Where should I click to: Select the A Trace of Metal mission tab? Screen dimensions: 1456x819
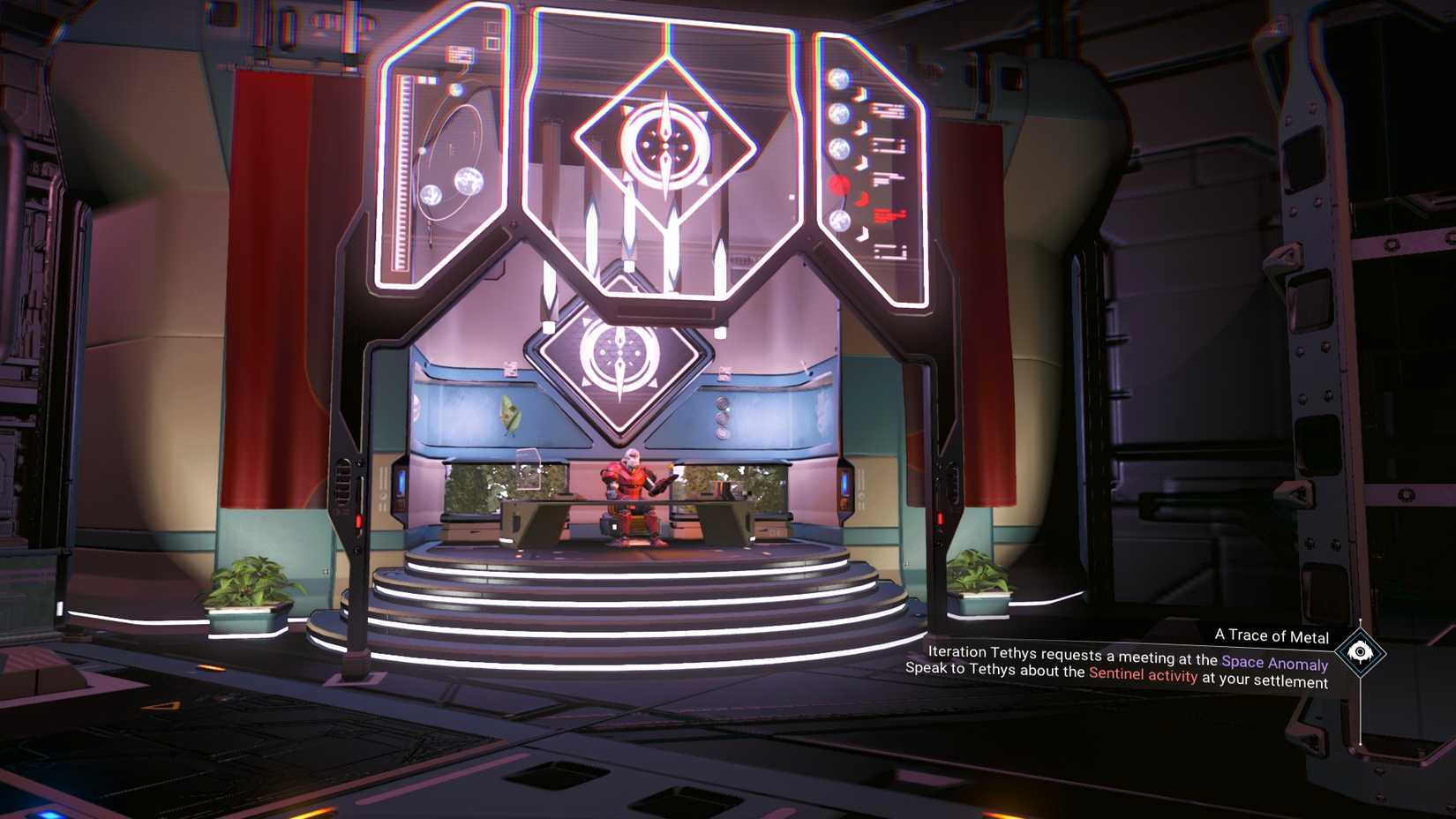coord(1272,635)
